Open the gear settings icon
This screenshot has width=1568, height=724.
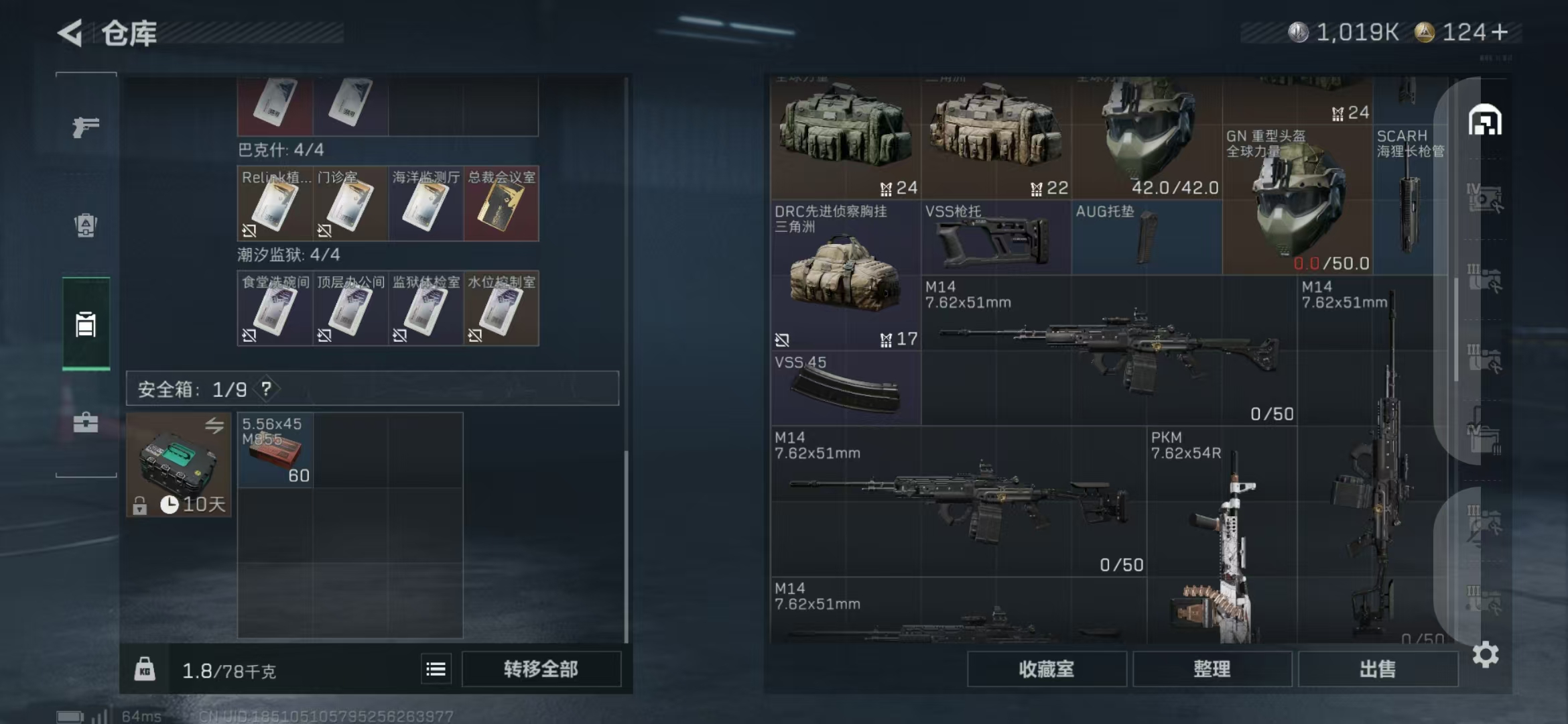[x=1485, y=654]
